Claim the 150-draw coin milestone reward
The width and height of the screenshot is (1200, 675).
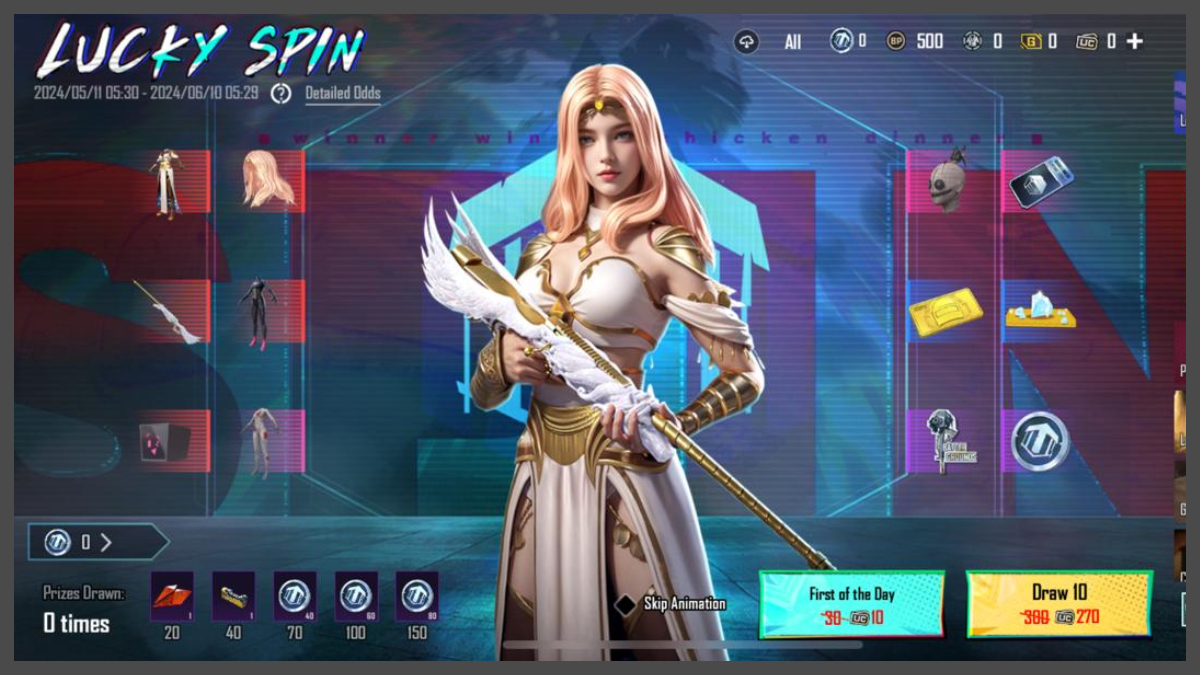417,597
